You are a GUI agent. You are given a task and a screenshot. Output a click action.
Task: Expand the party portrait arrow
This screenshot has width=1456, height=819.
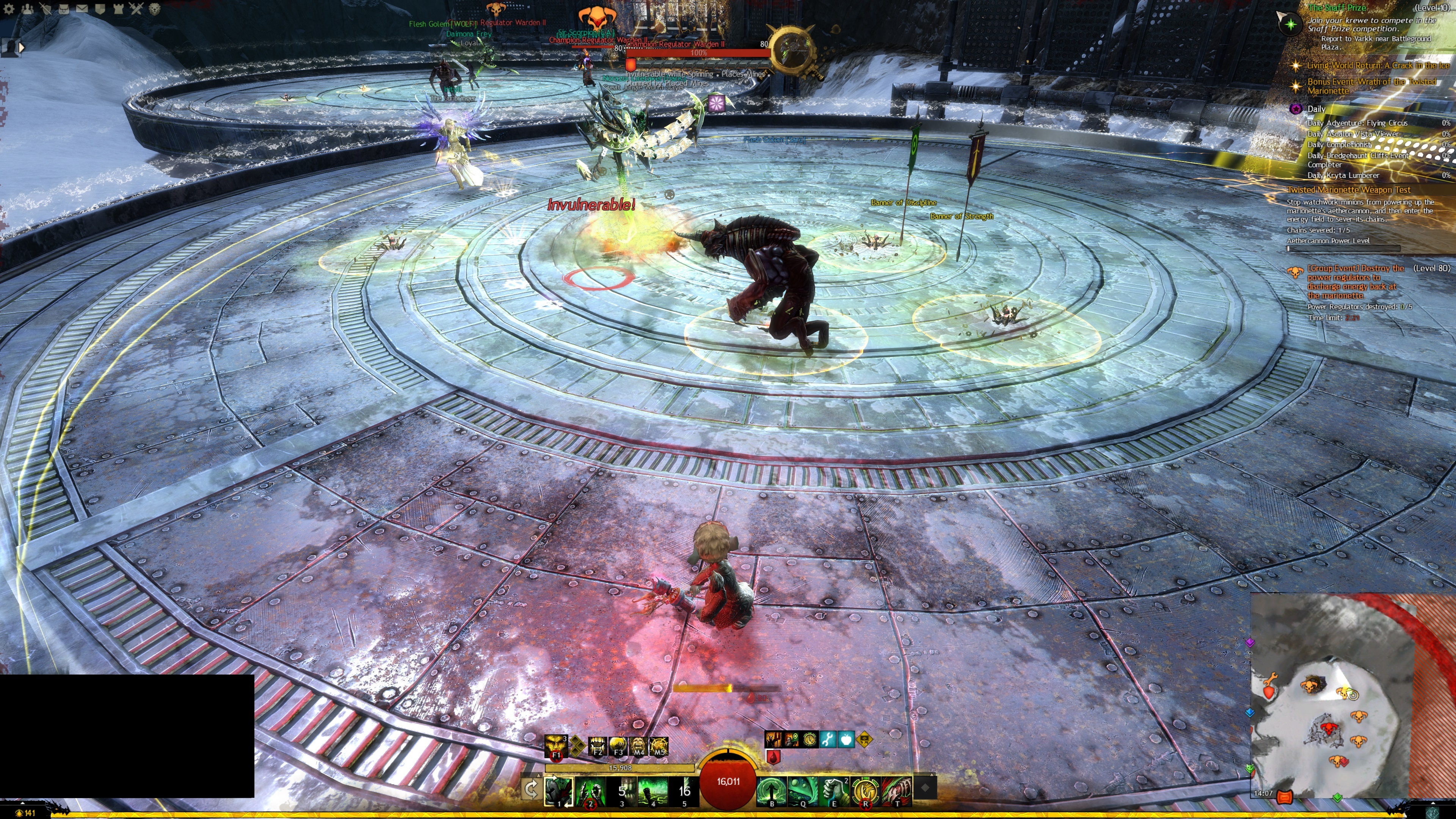[x=22, y=47]
